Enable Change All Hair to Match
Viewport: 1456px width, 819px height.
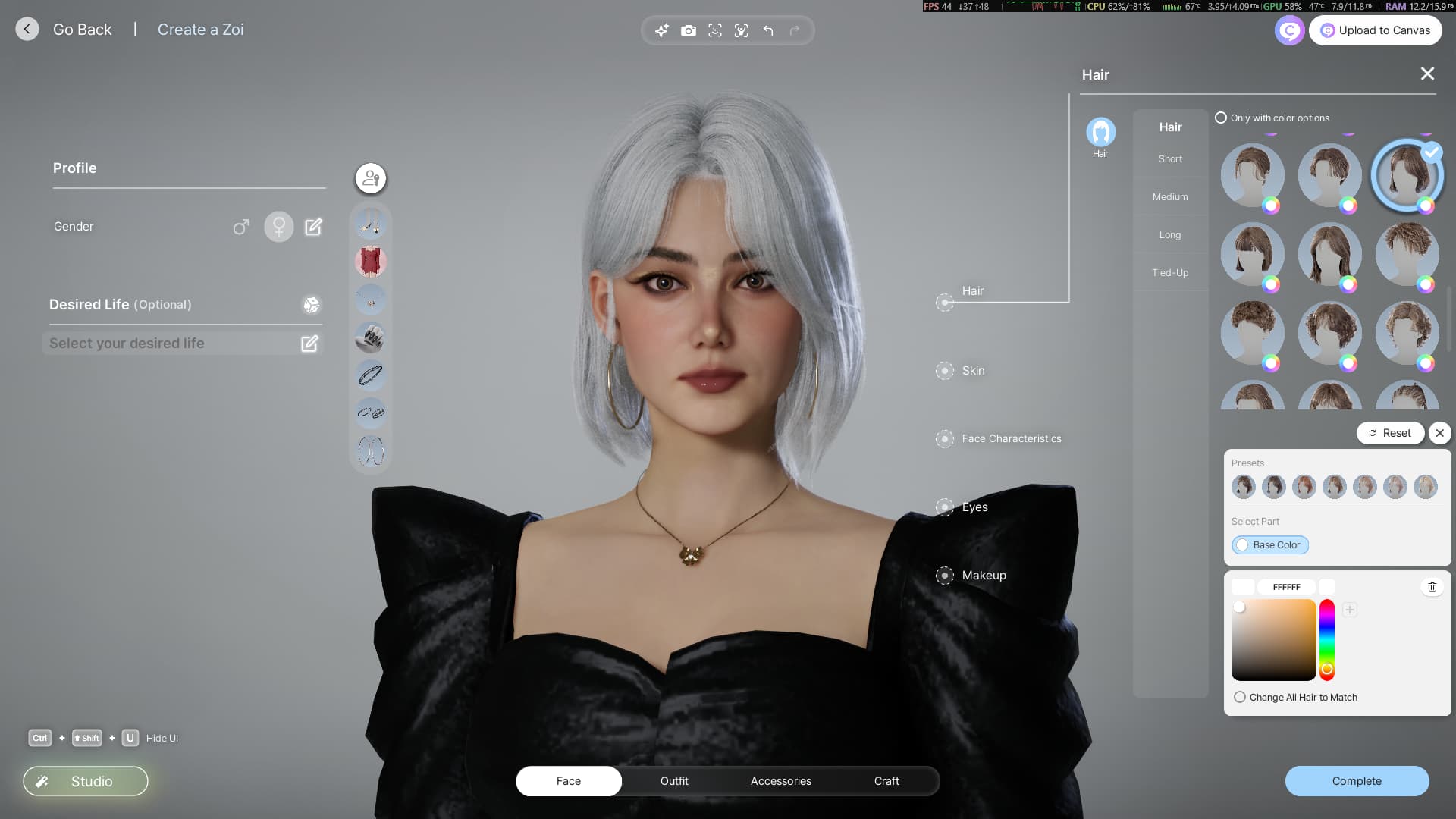1240,698
